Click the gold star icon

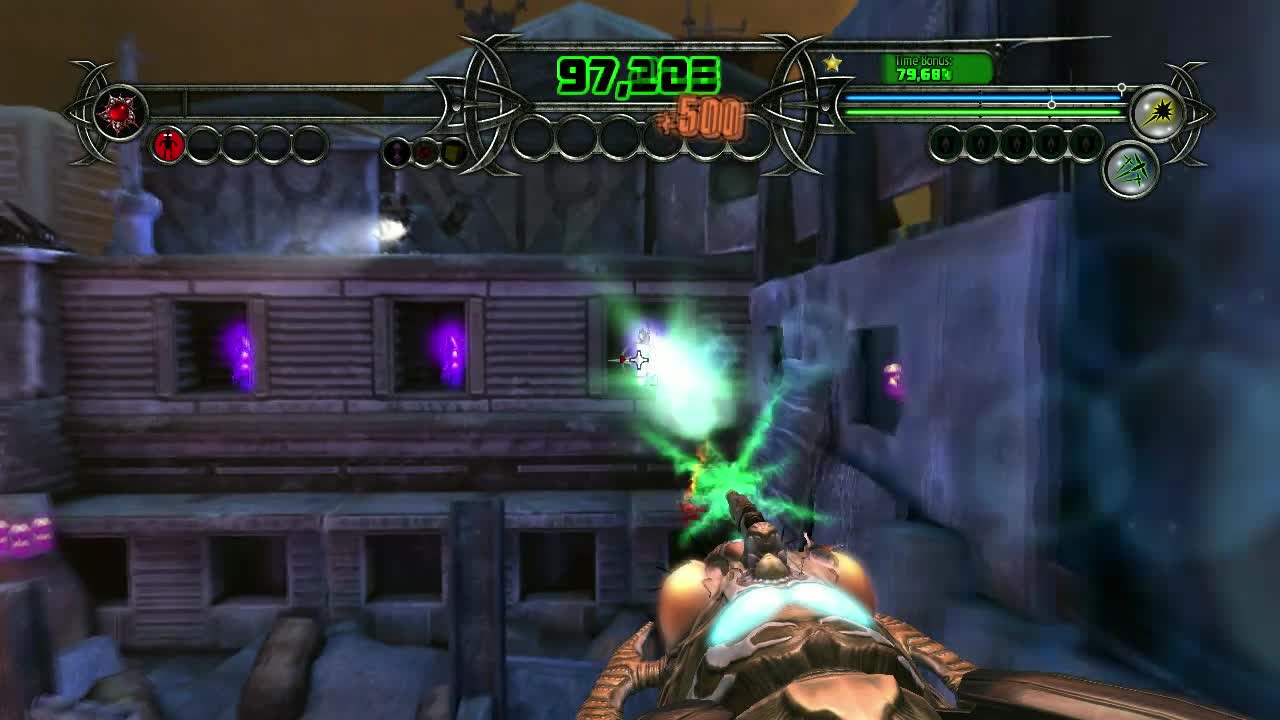[832, 64]
